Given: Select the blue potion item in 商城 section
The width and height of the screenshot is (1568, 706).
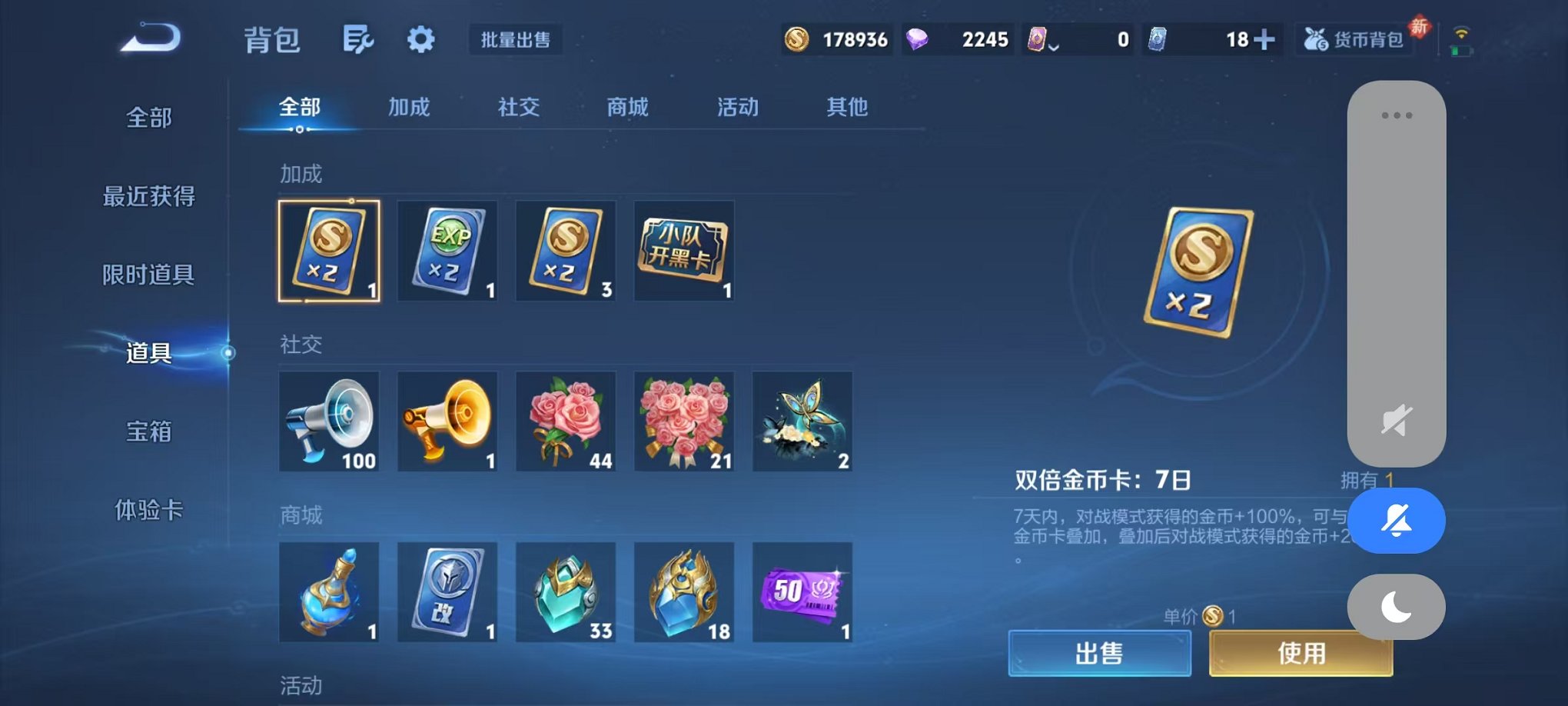Looking at the screenshot, I should click(329, 593).
